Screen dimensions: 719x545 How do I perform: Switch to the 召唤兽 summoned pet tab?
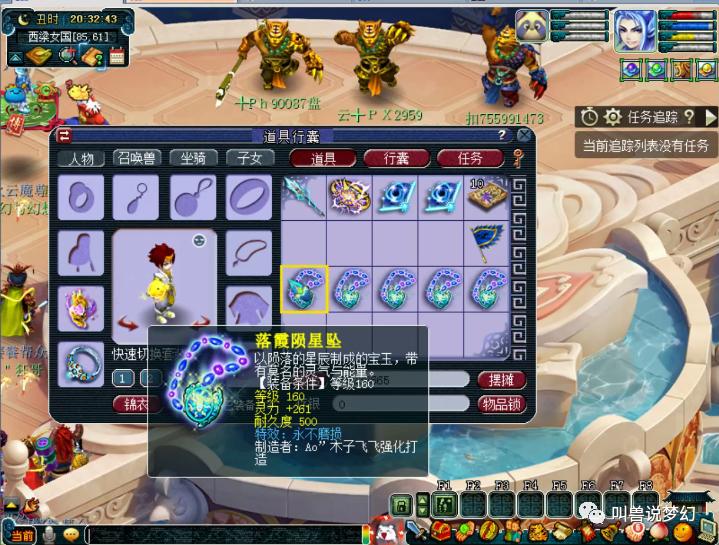tap(138, 158)
